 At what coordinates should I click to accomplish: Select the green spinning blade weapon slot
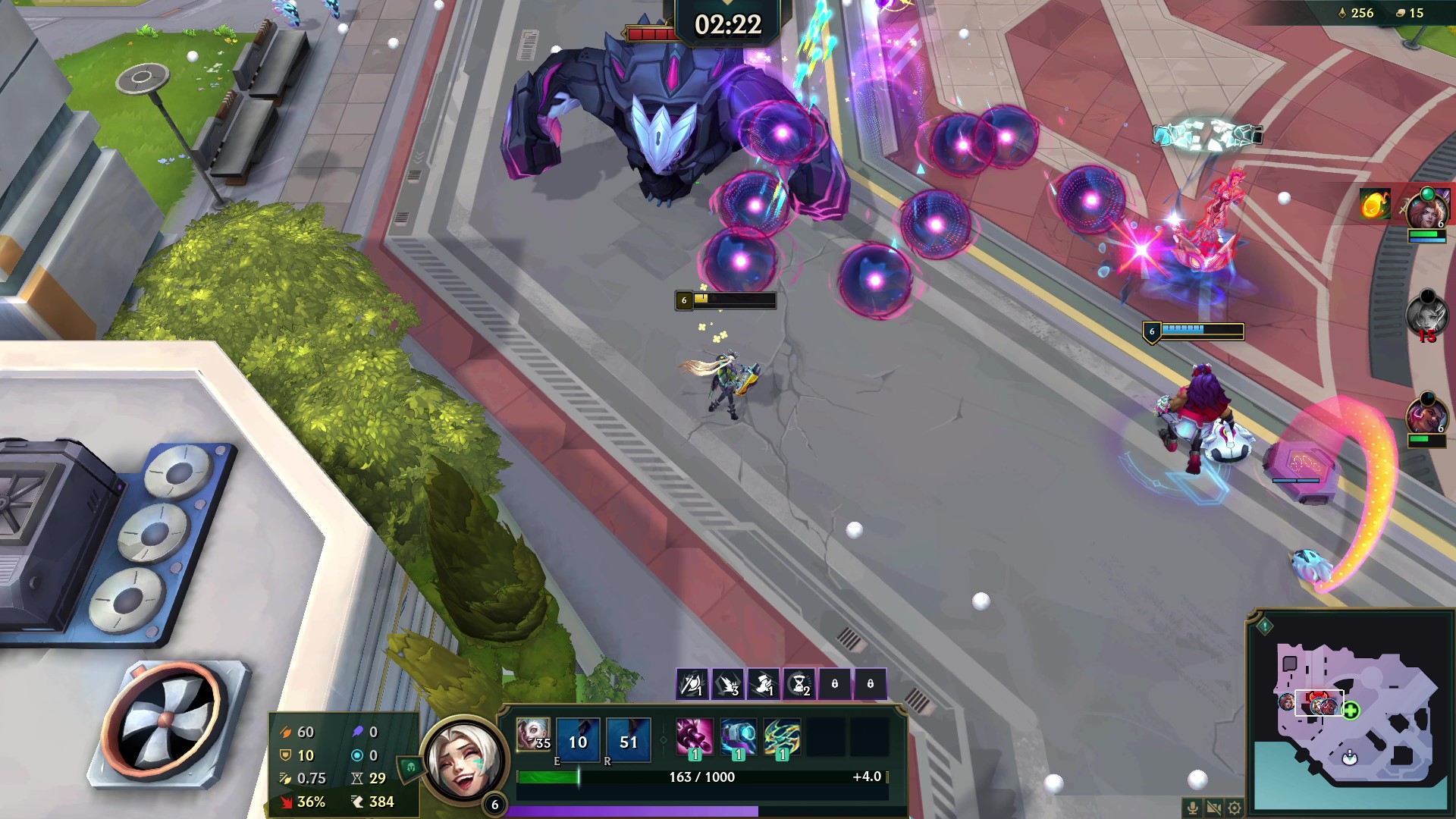(782, 736)
